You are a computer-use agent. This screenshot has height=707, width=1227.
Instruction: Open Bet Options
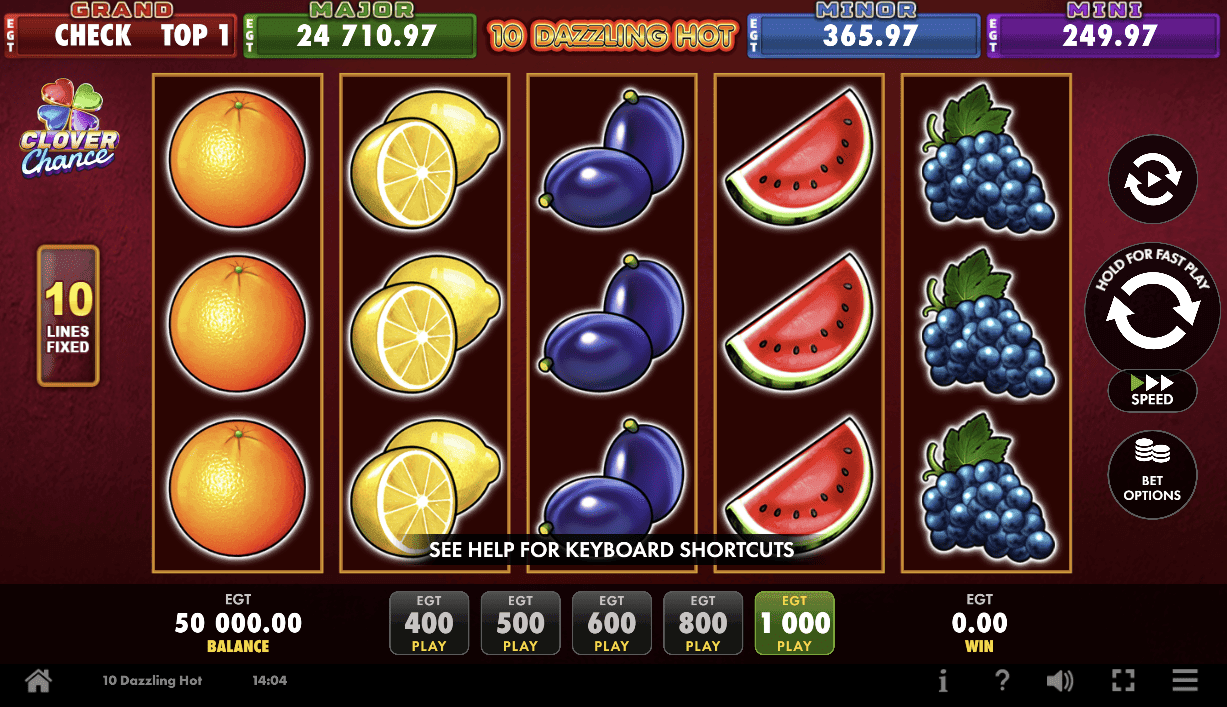point(1152,474)
